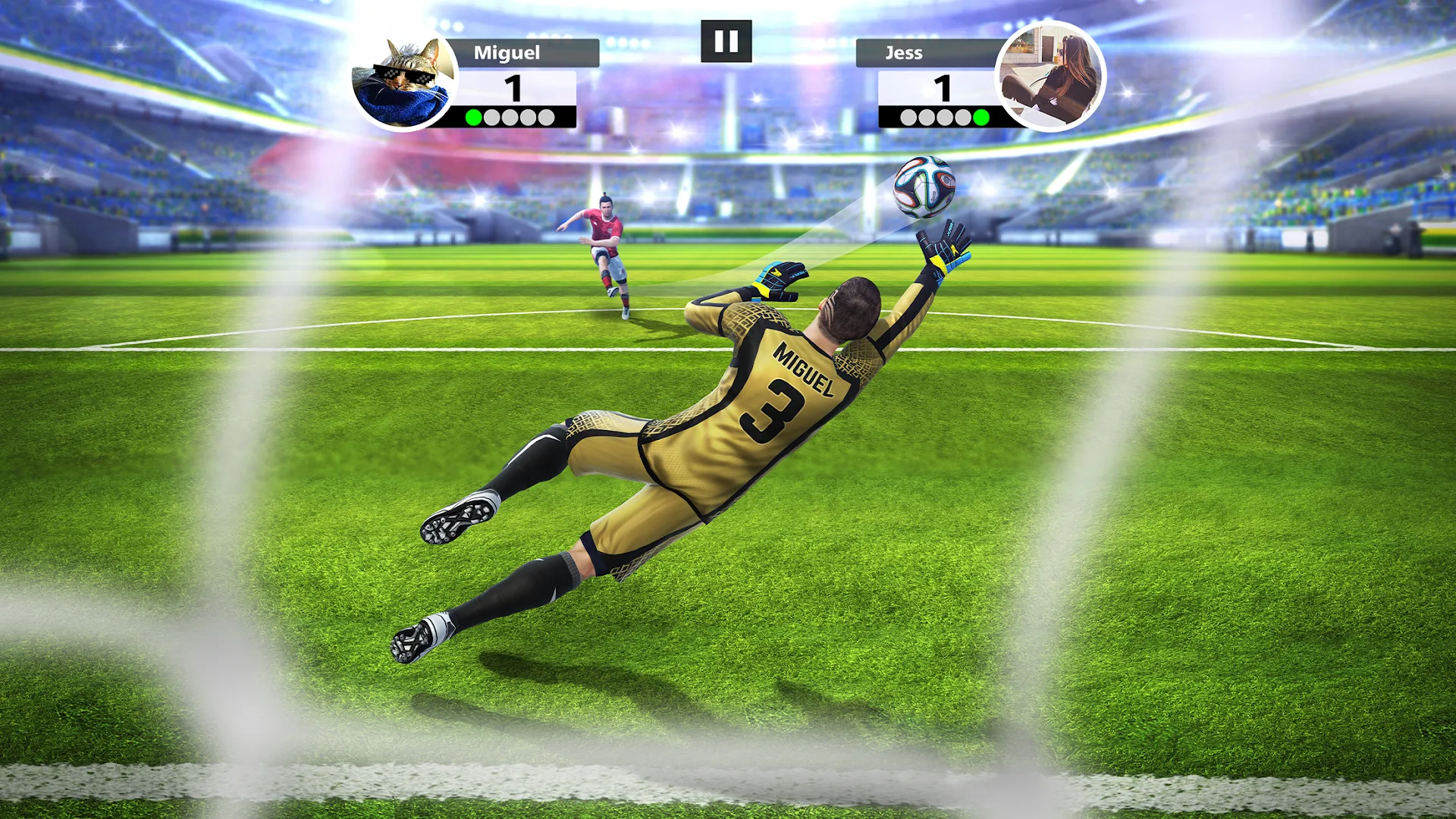Click the pause icon at top center
Viewport: 1456px width, 819px height.
(x=727, y=40)
